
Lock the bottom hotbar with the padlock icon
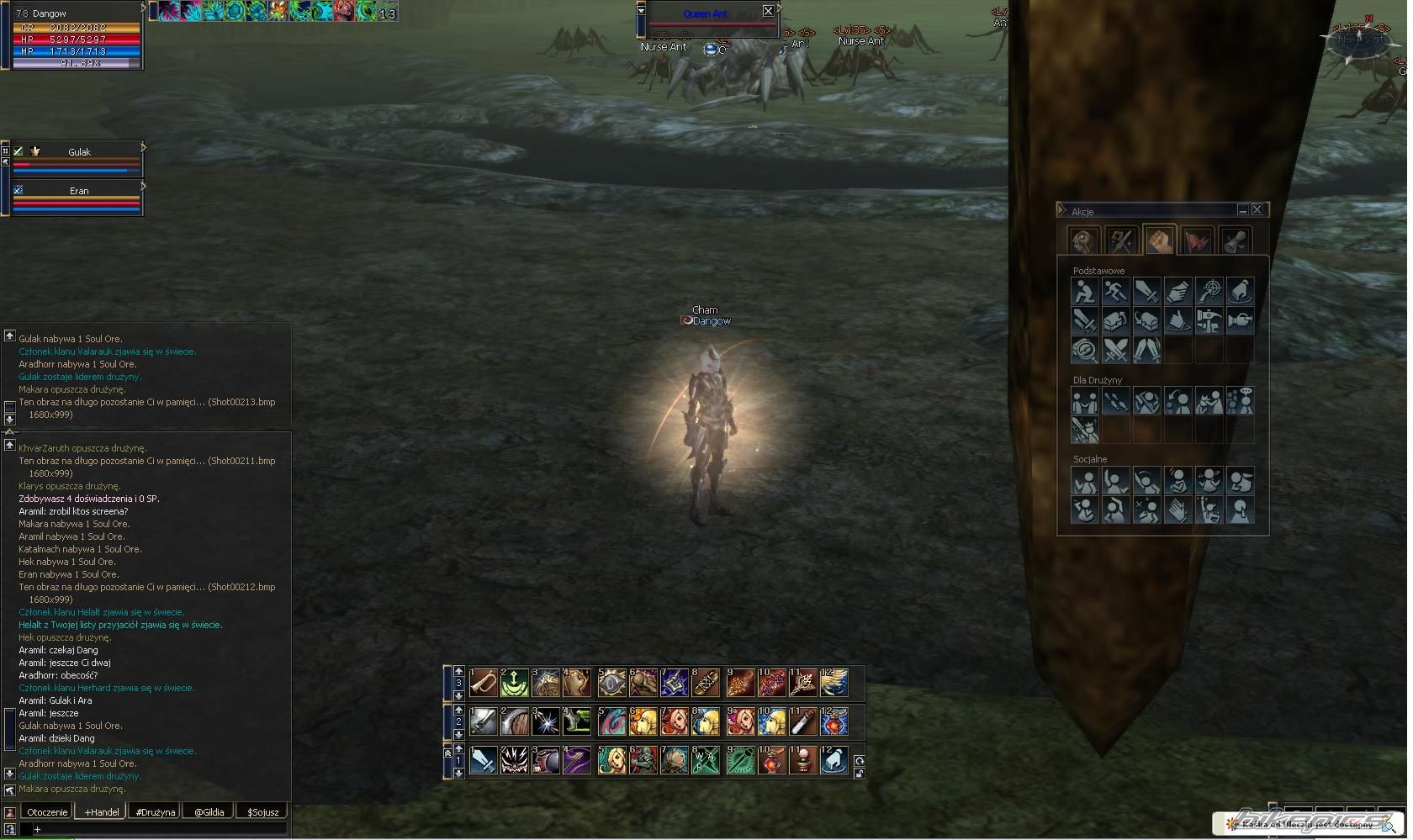tap(860, 772)
